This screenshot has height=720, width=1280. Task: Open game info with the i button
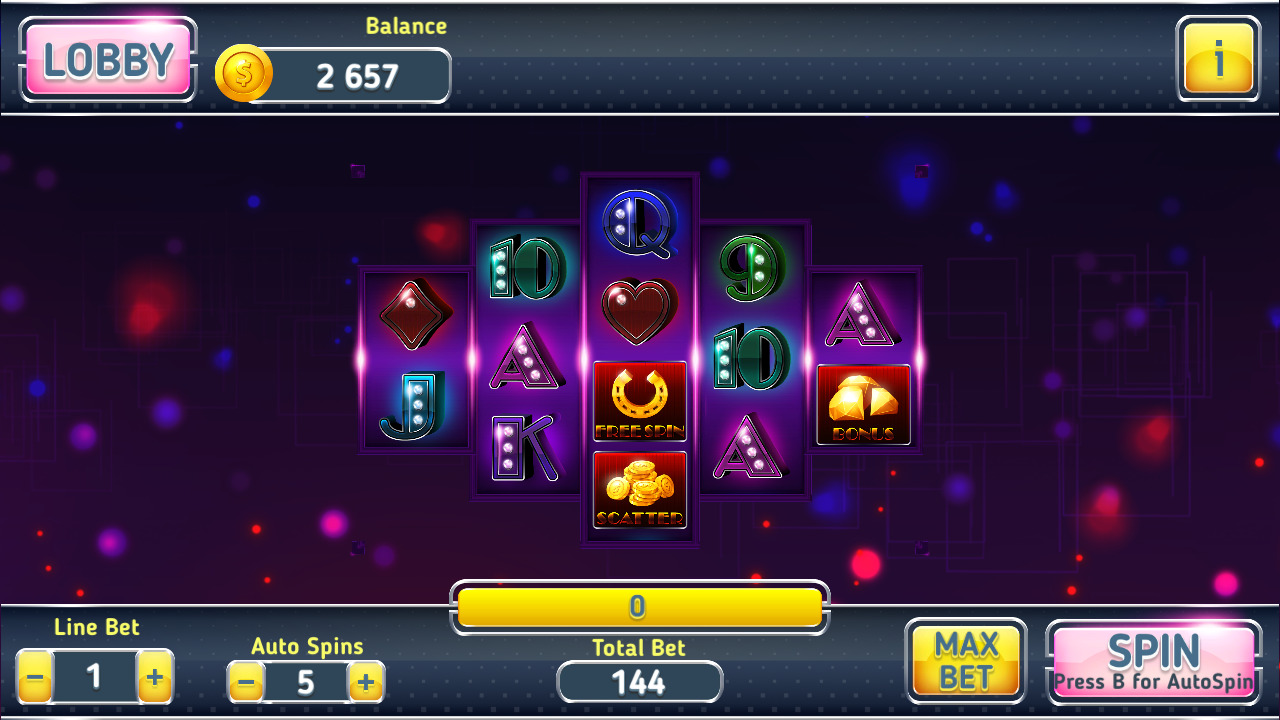1217,58
